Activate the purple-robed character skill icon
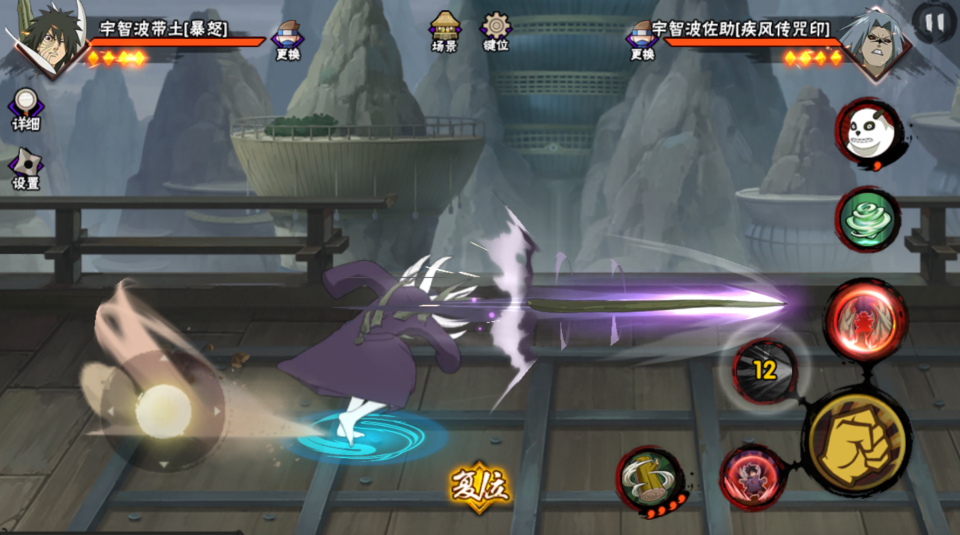The width and height of the screenshot is (960, 535). click(x=753, y=477)
